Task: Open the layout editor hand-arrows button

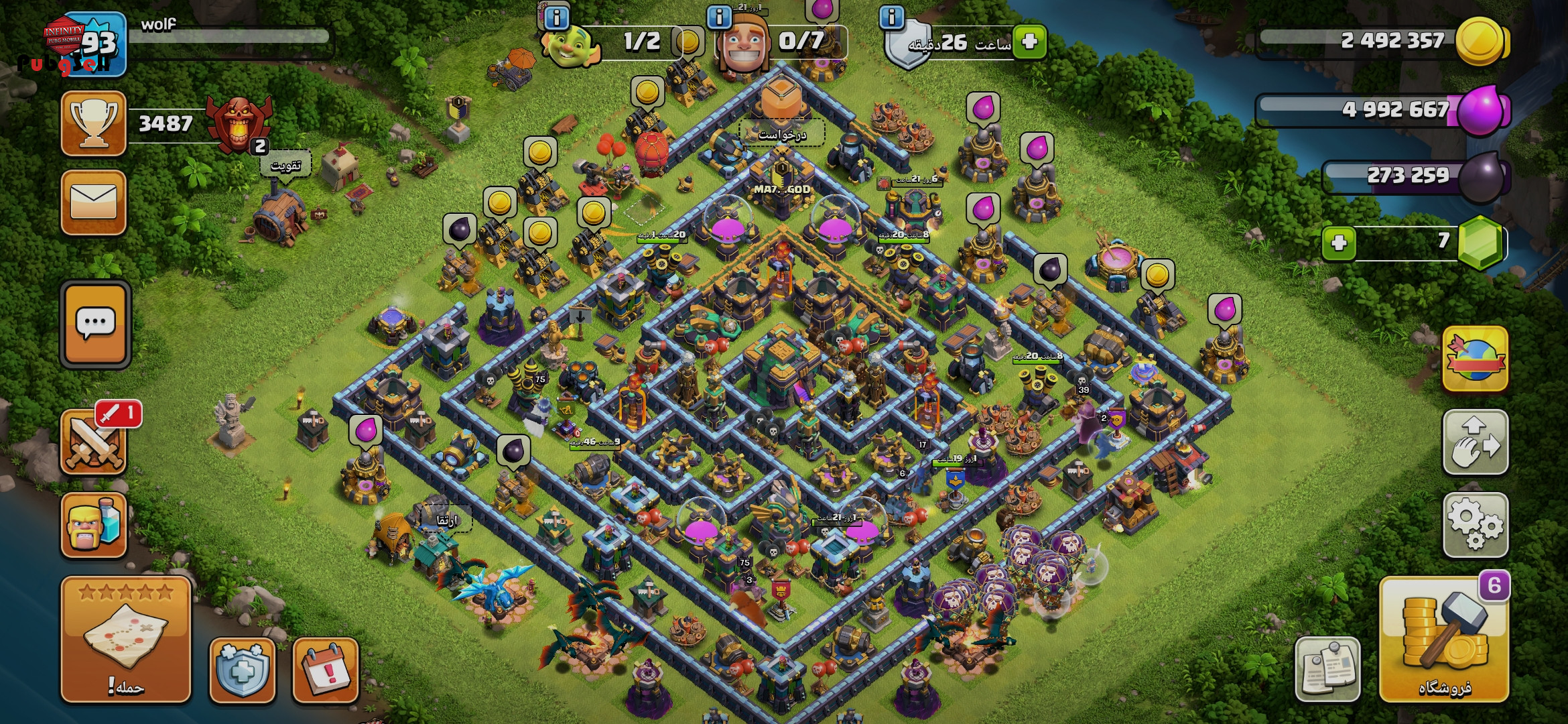Action: click(1475, 442)
